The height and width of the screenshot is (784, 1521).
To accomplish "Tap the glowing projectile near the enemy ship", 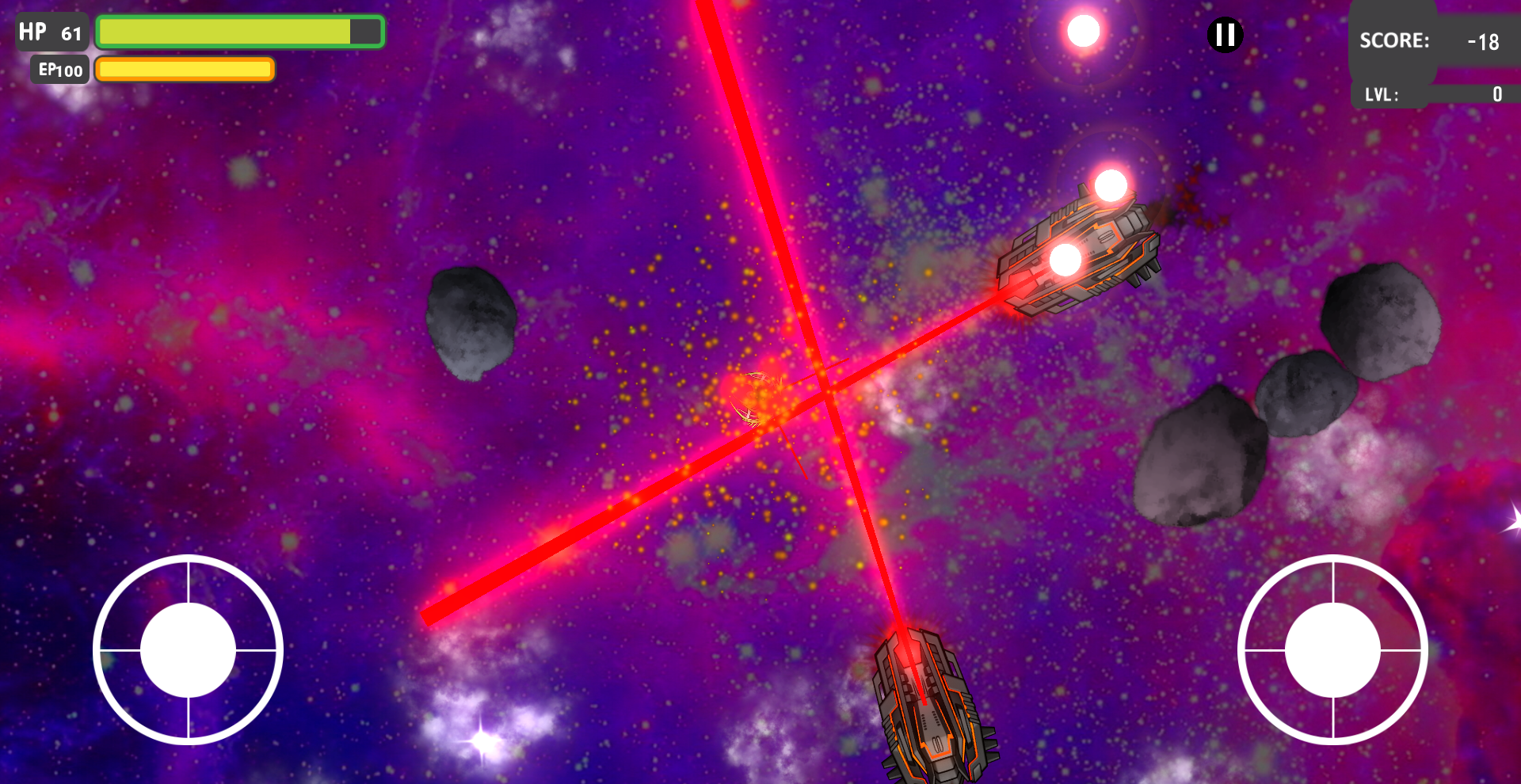I will [1112, 185].
